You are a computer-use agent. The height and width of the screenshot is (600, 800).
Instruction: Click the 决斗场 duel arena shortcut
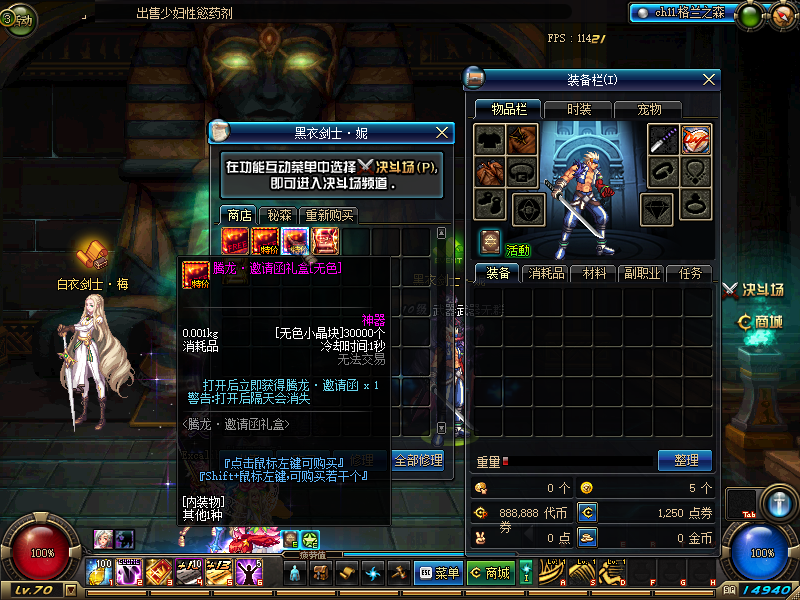755,289
